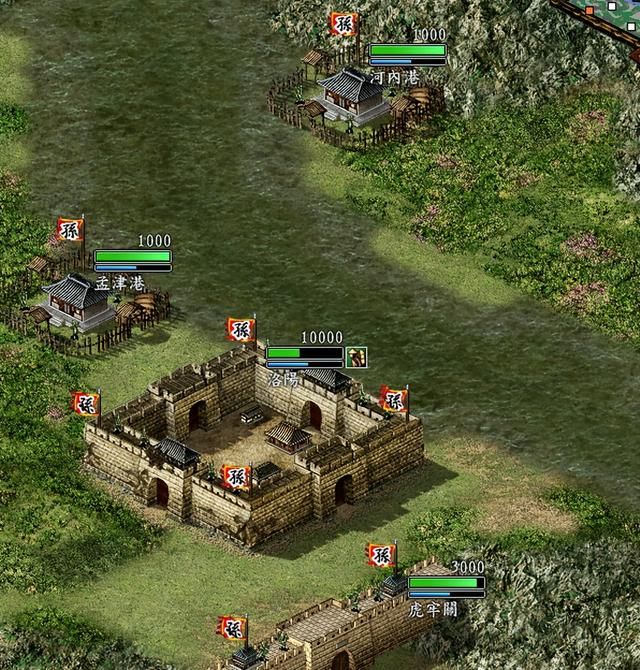Image resolution: width=640 pixels, height=670 pixels.
Task: Select the 孟津港 port name label
Action: point(119,283)
